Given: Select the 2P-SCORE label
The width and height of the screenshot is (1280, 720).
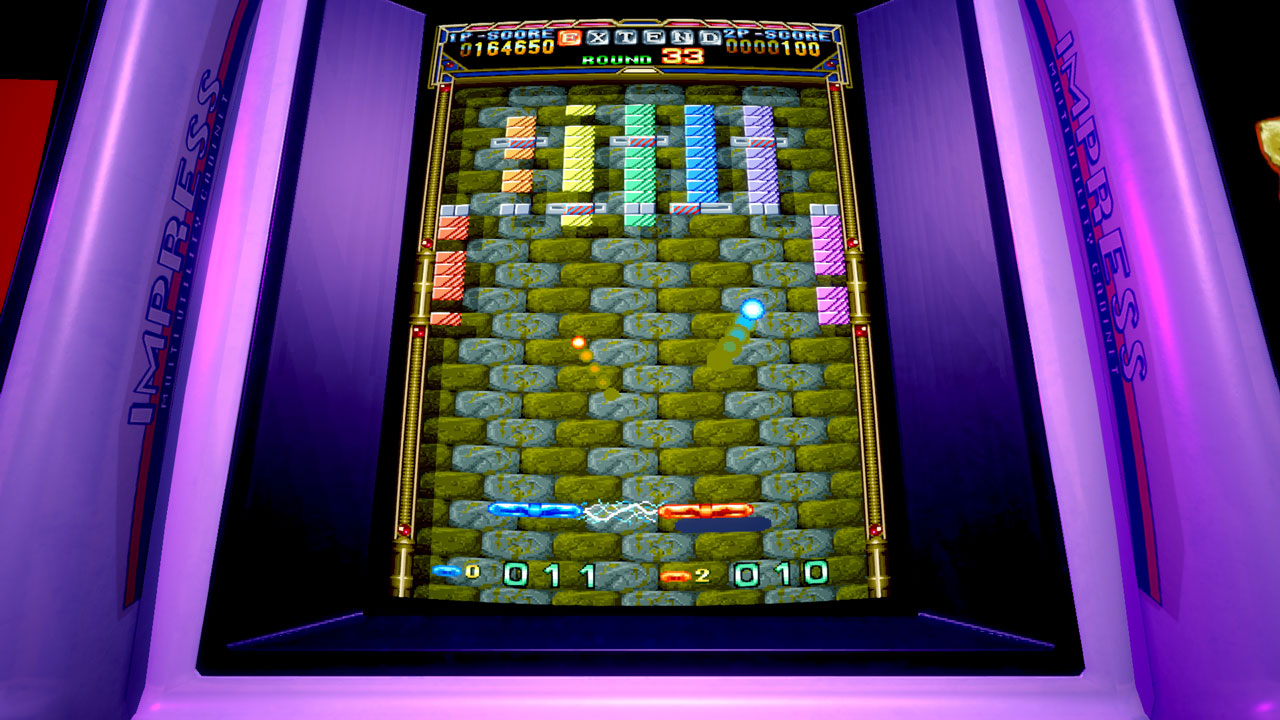Looking at the screenshot, I should [x=775, y=33].
